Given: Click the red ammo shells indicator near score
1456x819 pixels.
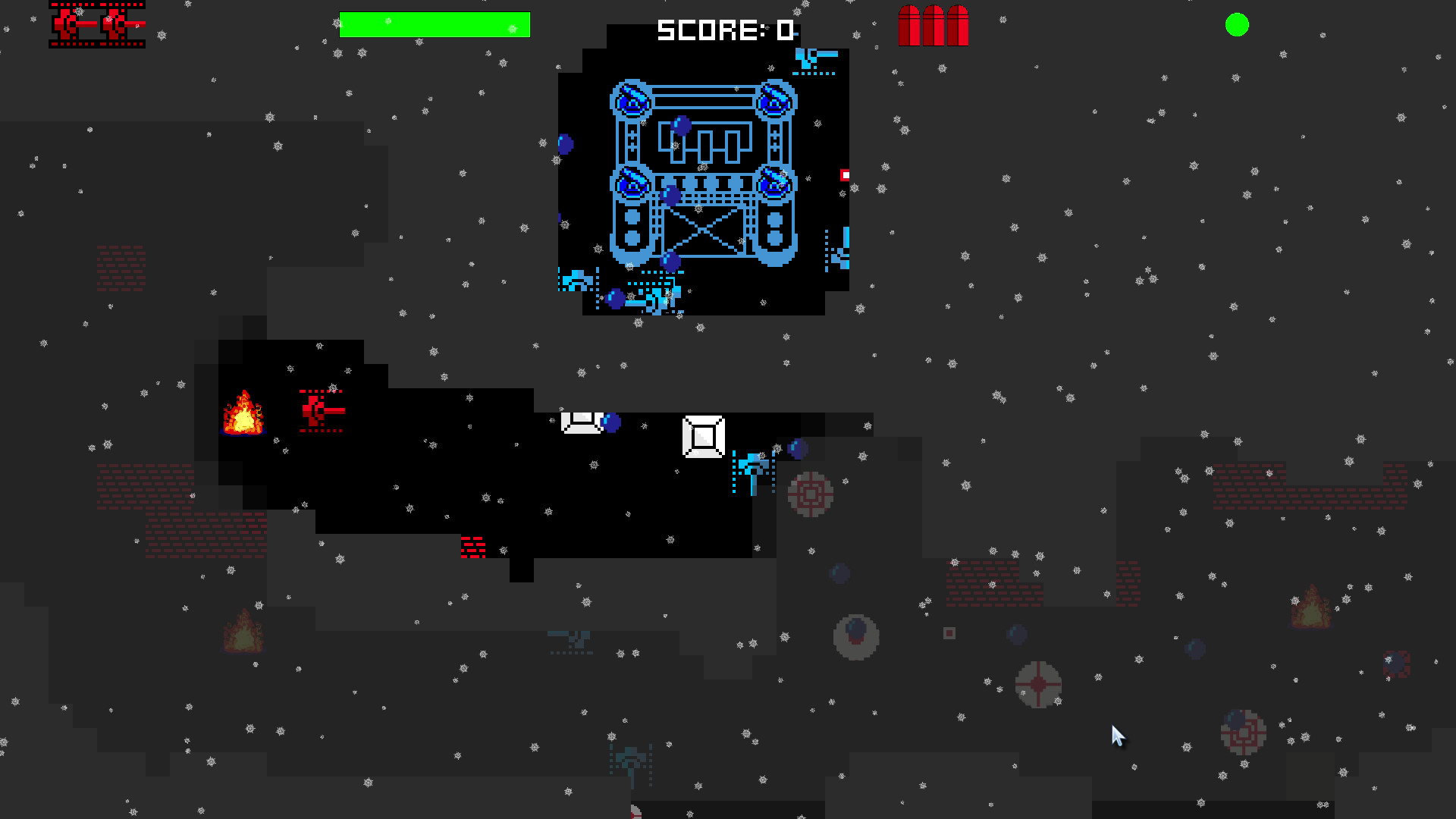Looking at the screenshot, I should [x=932, y=24].
